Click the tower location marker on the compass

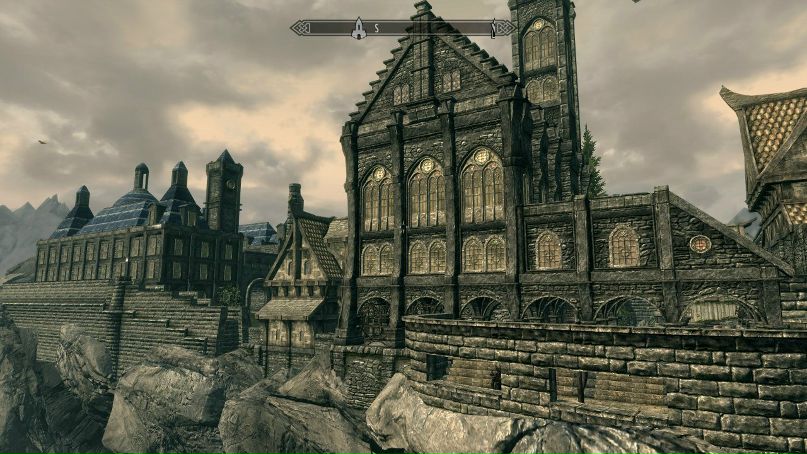(358, 29)
